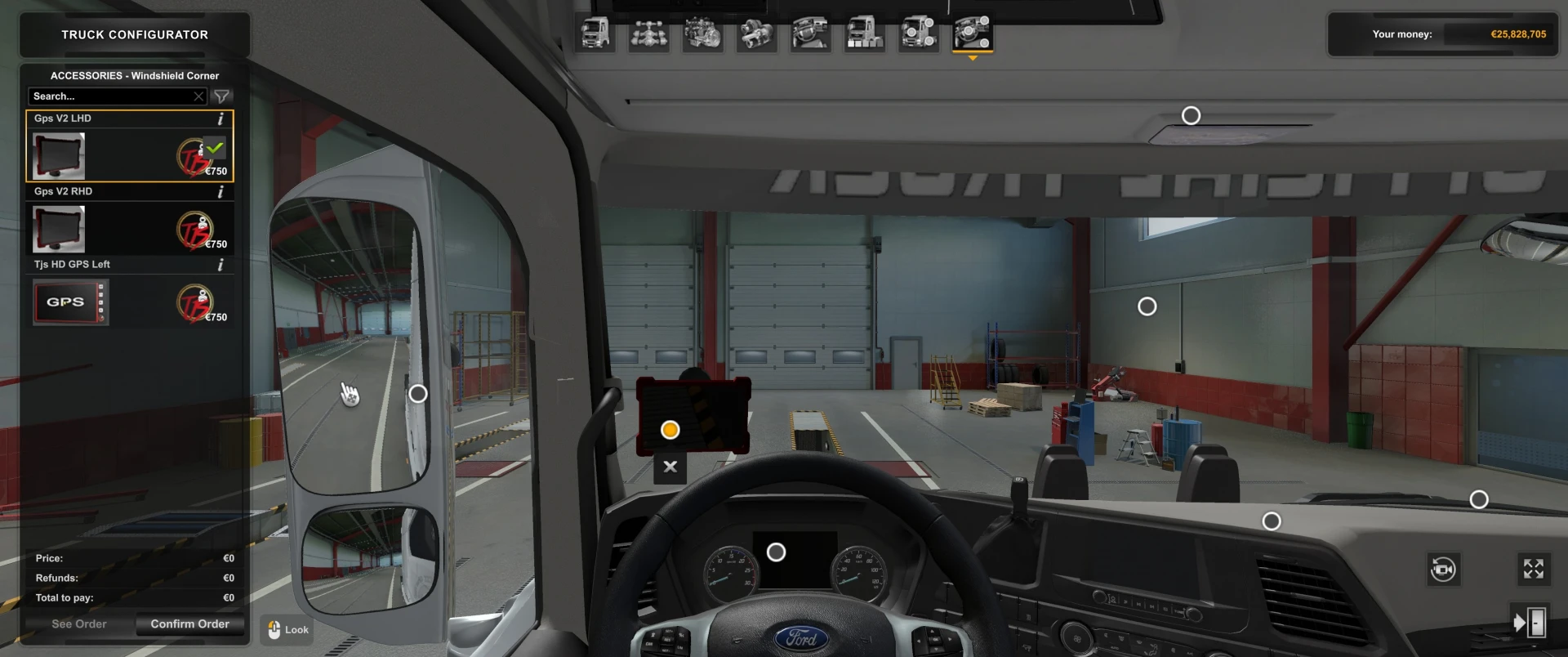Select the Chassis configuration icon
Screen dimensions: 1568x657
pos(648,34)
